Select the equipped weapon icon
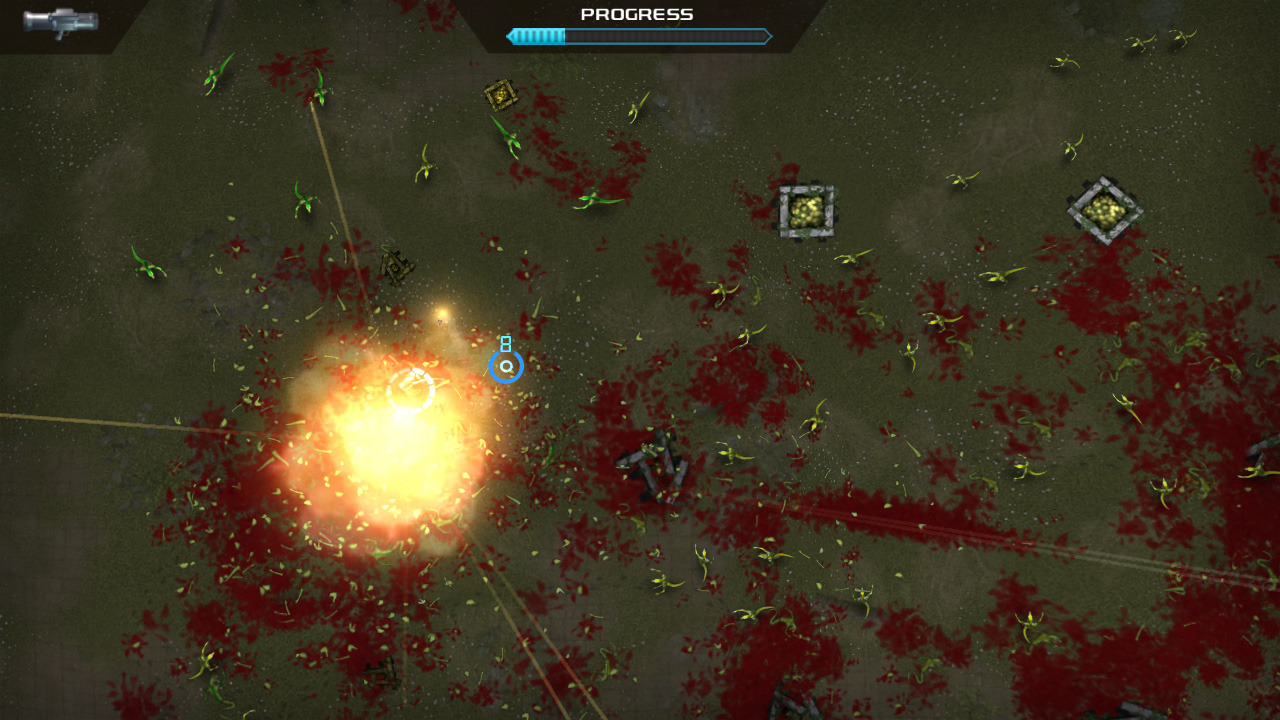This screenshot has height=720, width=1280. point(60,22)
